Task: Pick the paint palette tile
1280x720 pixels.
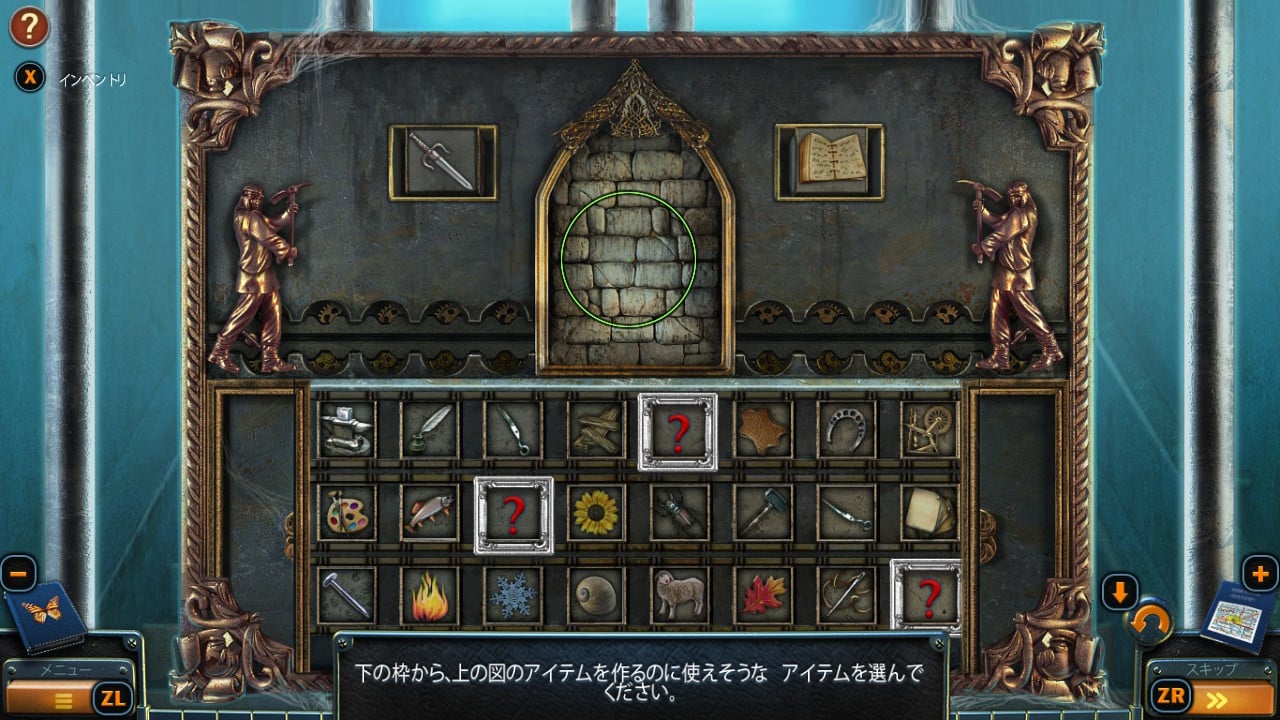Action: click(x=347, y=512)
